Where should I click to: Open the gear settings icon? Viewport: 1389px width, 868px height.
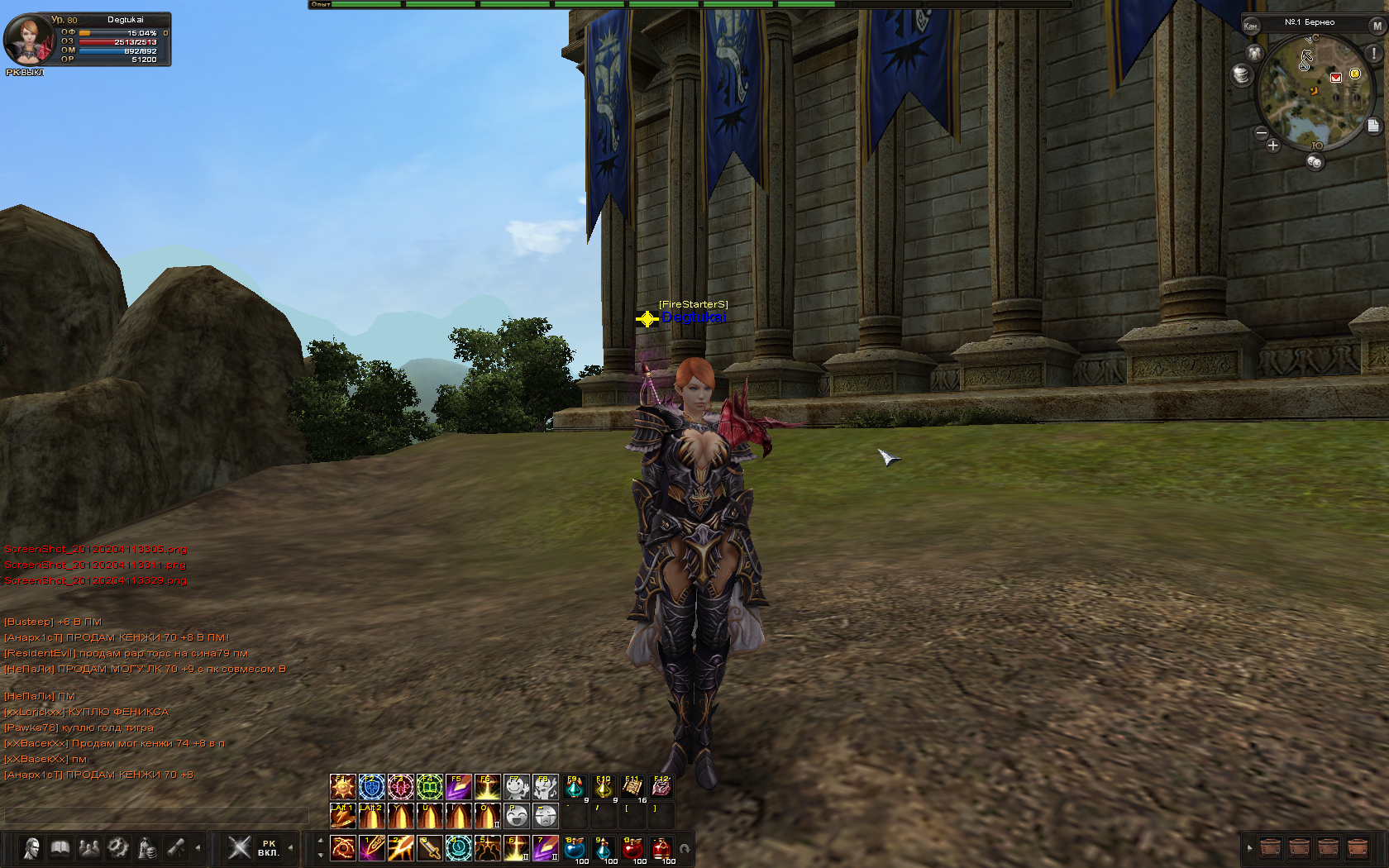(118, 847)
